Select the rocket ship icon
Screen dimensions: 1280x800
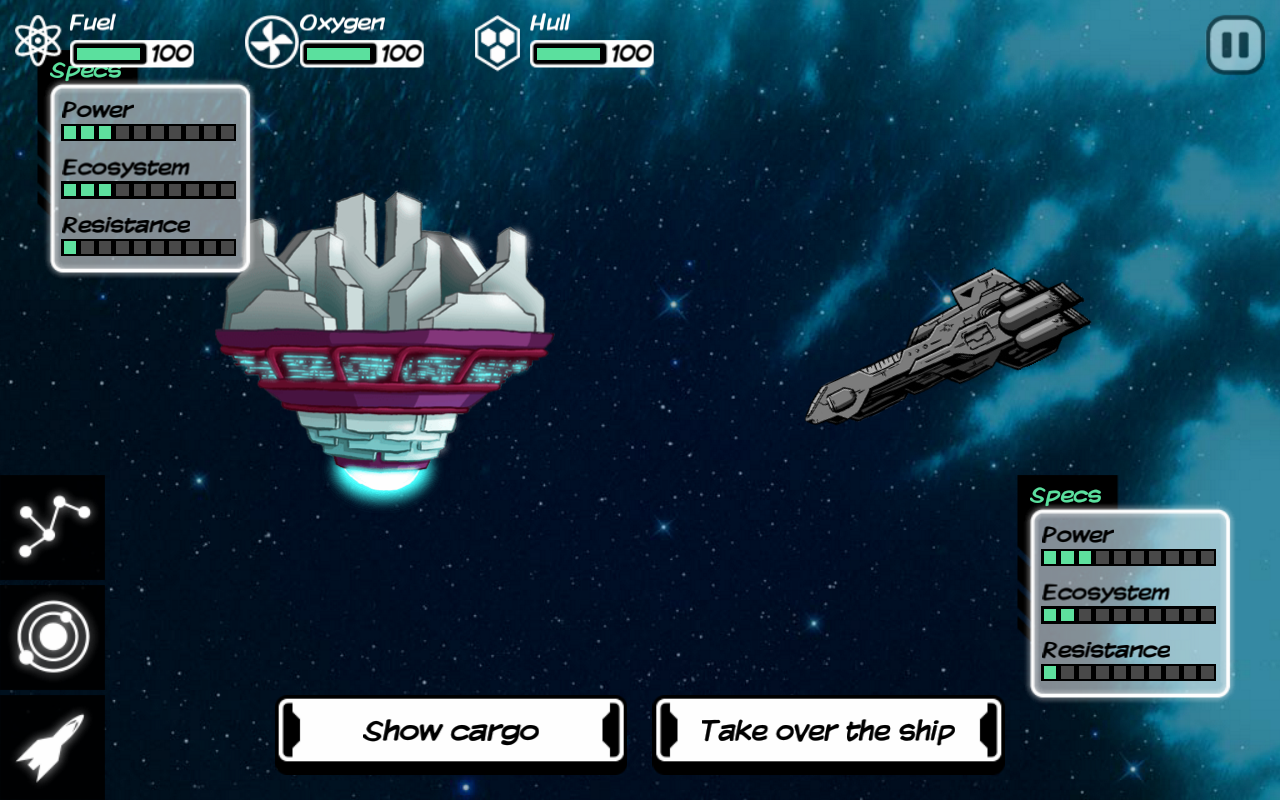51,747
